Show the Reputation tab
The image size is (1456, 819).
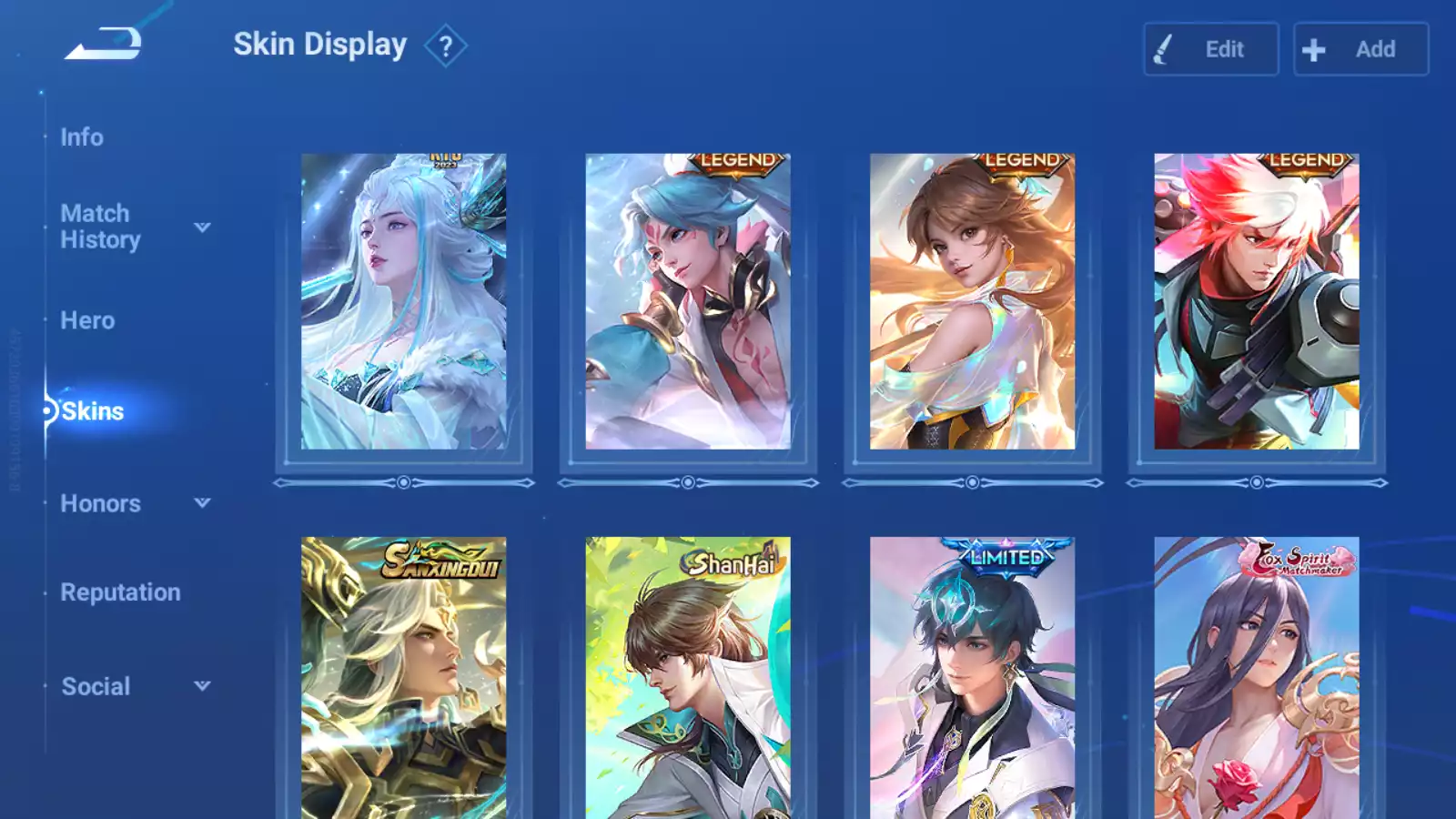click(120, 592)
